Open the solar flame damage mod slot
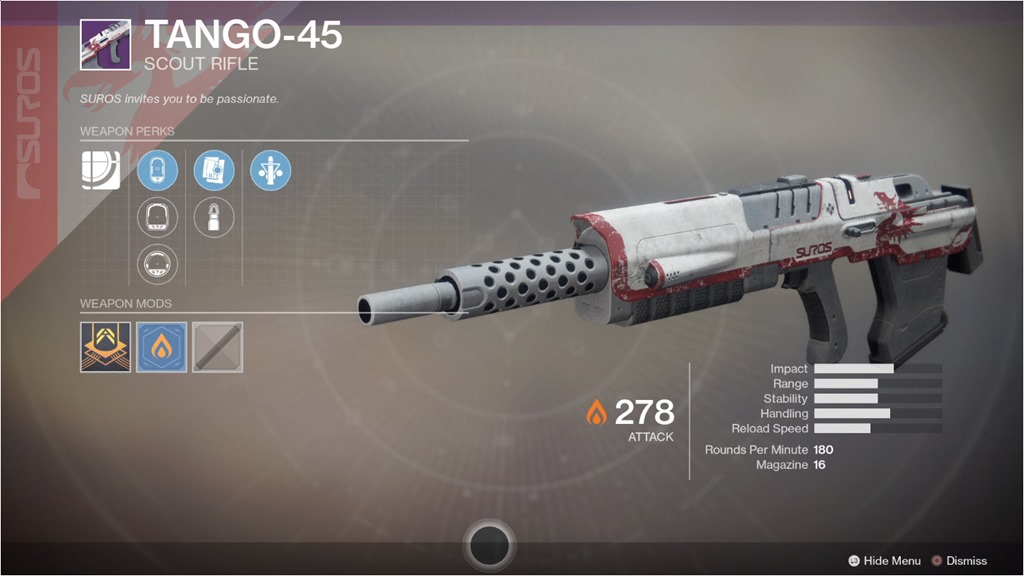The image size is (1024, 576). coord(161,347)
